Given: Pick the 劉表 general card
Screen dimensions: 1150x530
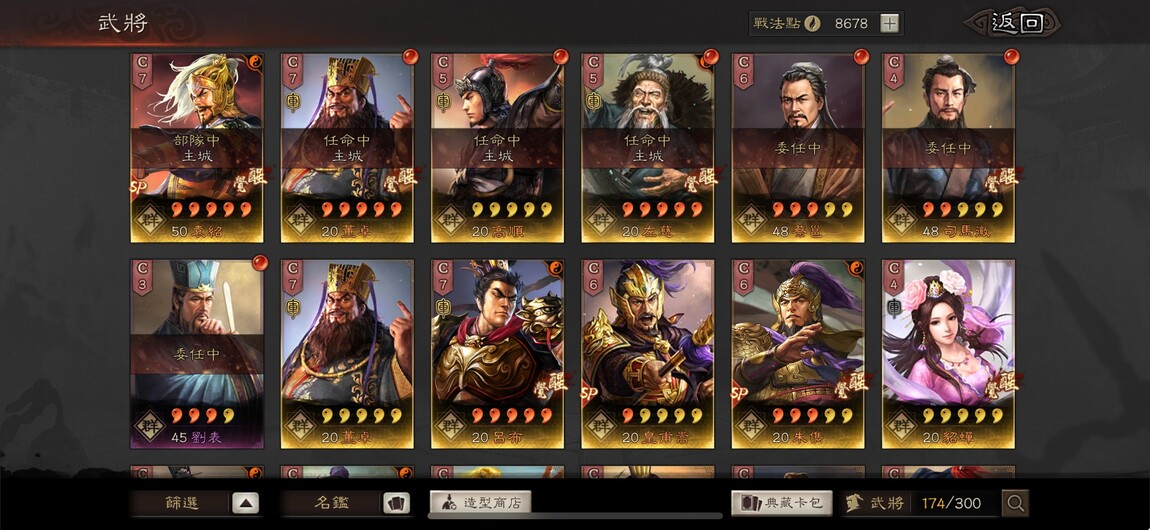Looking at the screenshot, I should click(197, 353).
